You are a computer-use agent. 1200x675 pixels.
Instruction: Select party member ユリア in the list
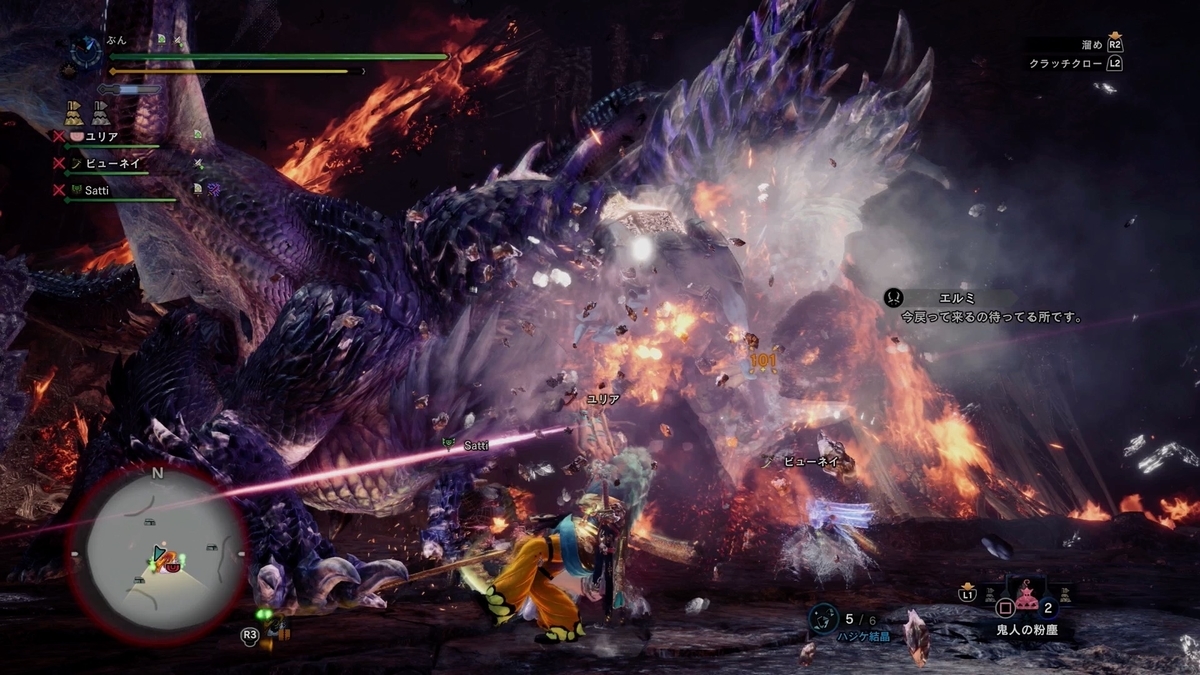coord(103,136)
